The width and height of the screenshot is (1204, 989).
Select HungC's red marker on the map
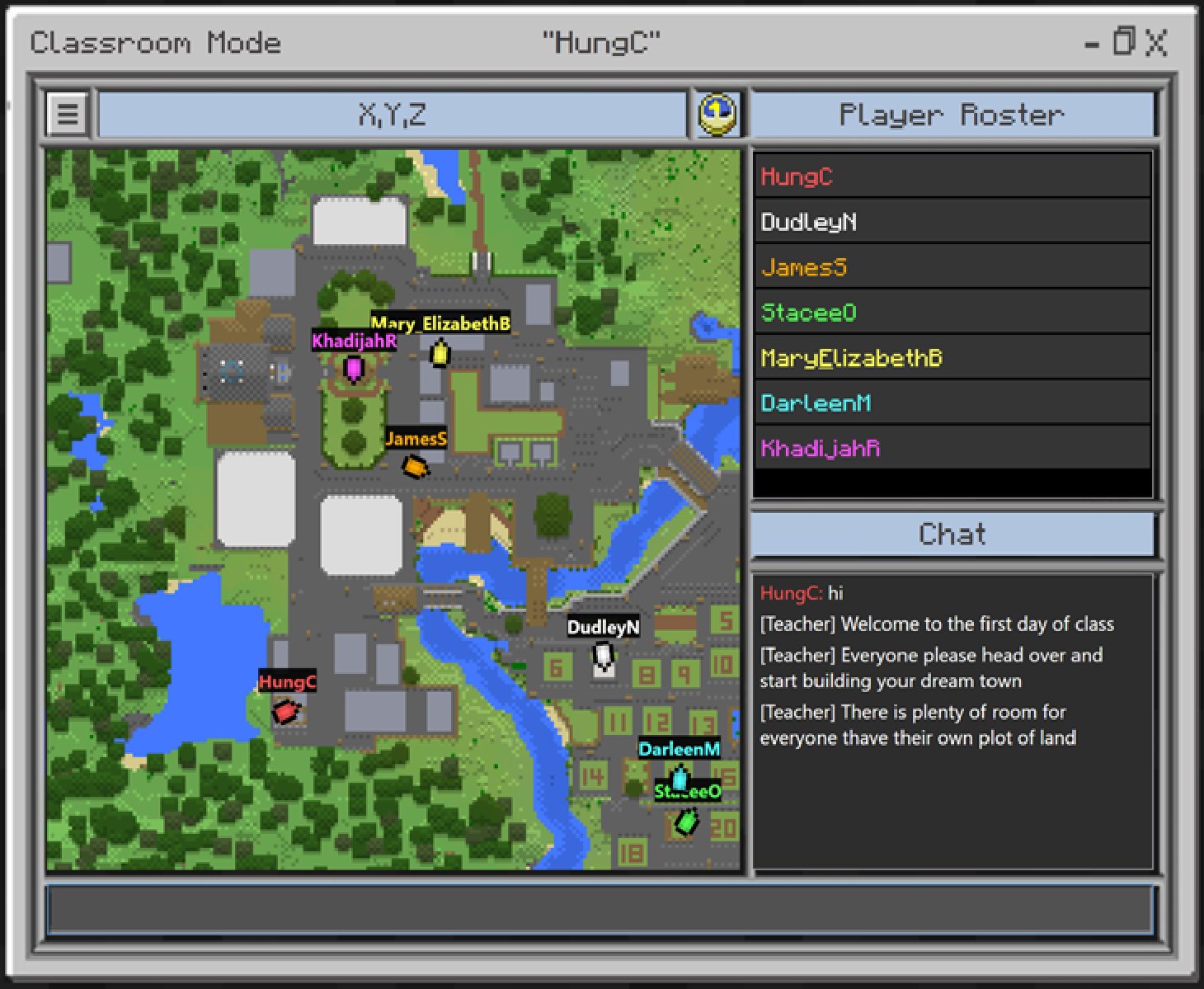pos(285,711)
